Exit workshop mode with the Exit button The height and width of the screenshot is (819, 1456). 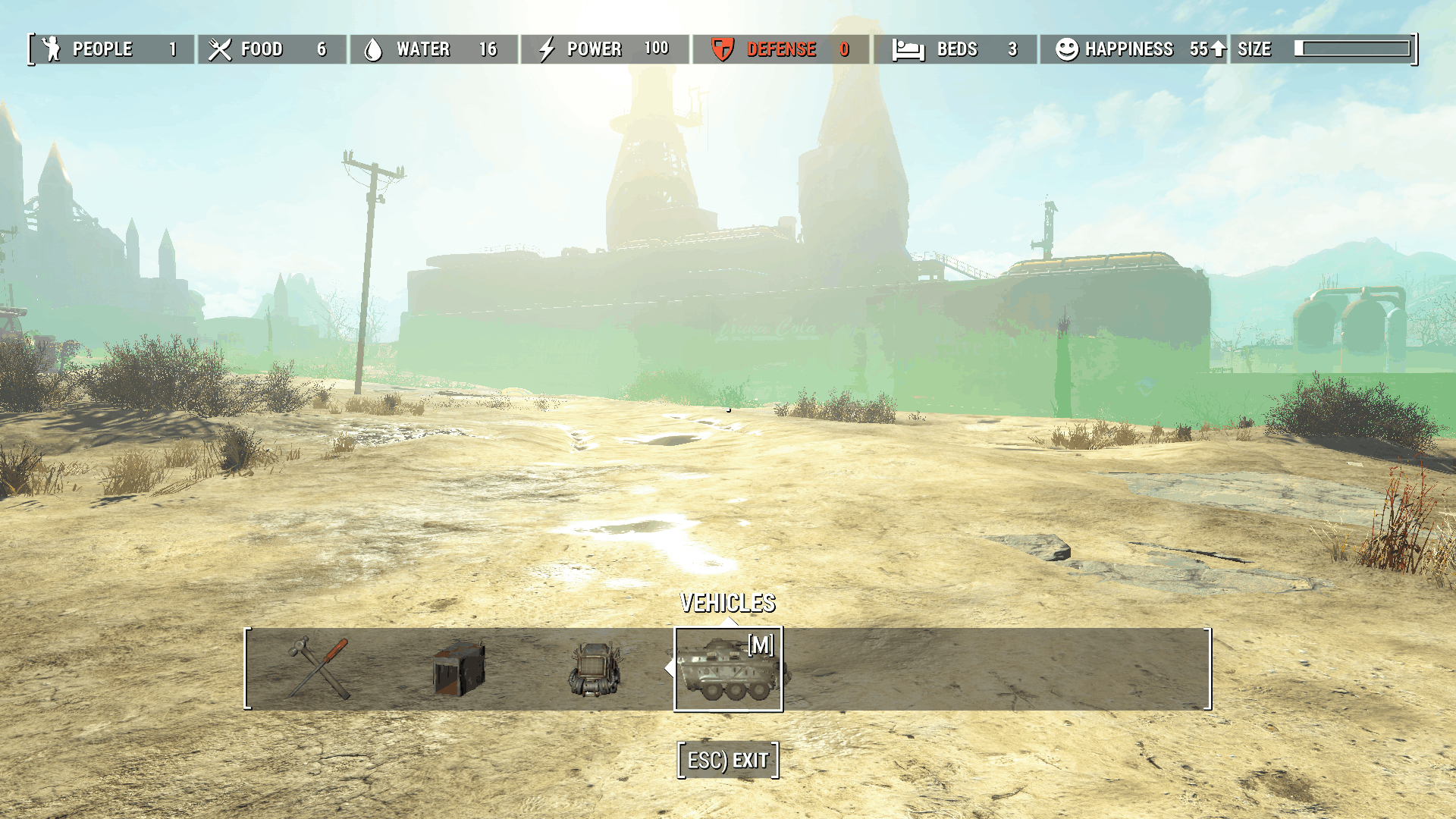pos(728,760)
